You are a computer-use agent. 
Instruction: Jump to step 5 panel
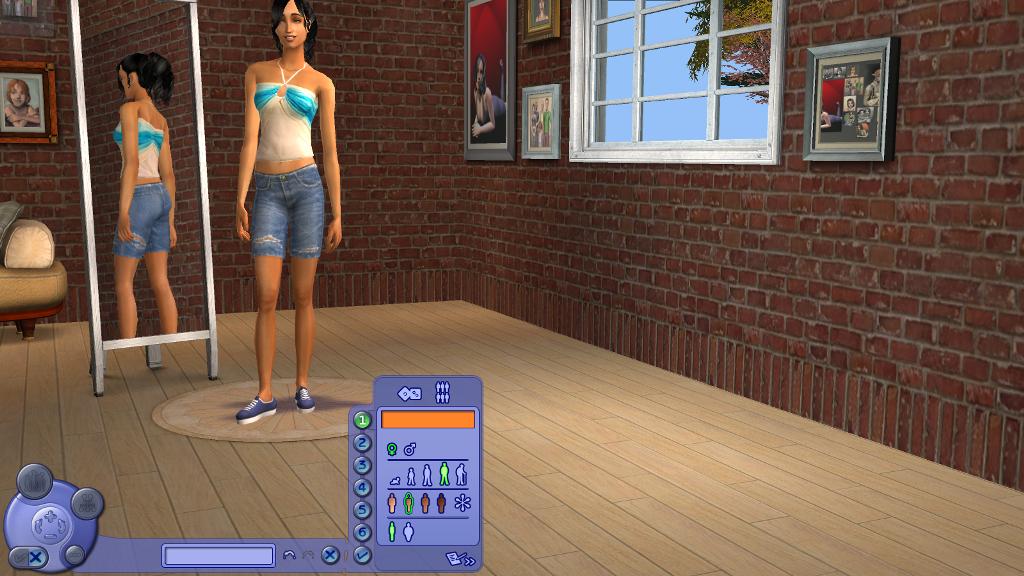click(362, 510)
